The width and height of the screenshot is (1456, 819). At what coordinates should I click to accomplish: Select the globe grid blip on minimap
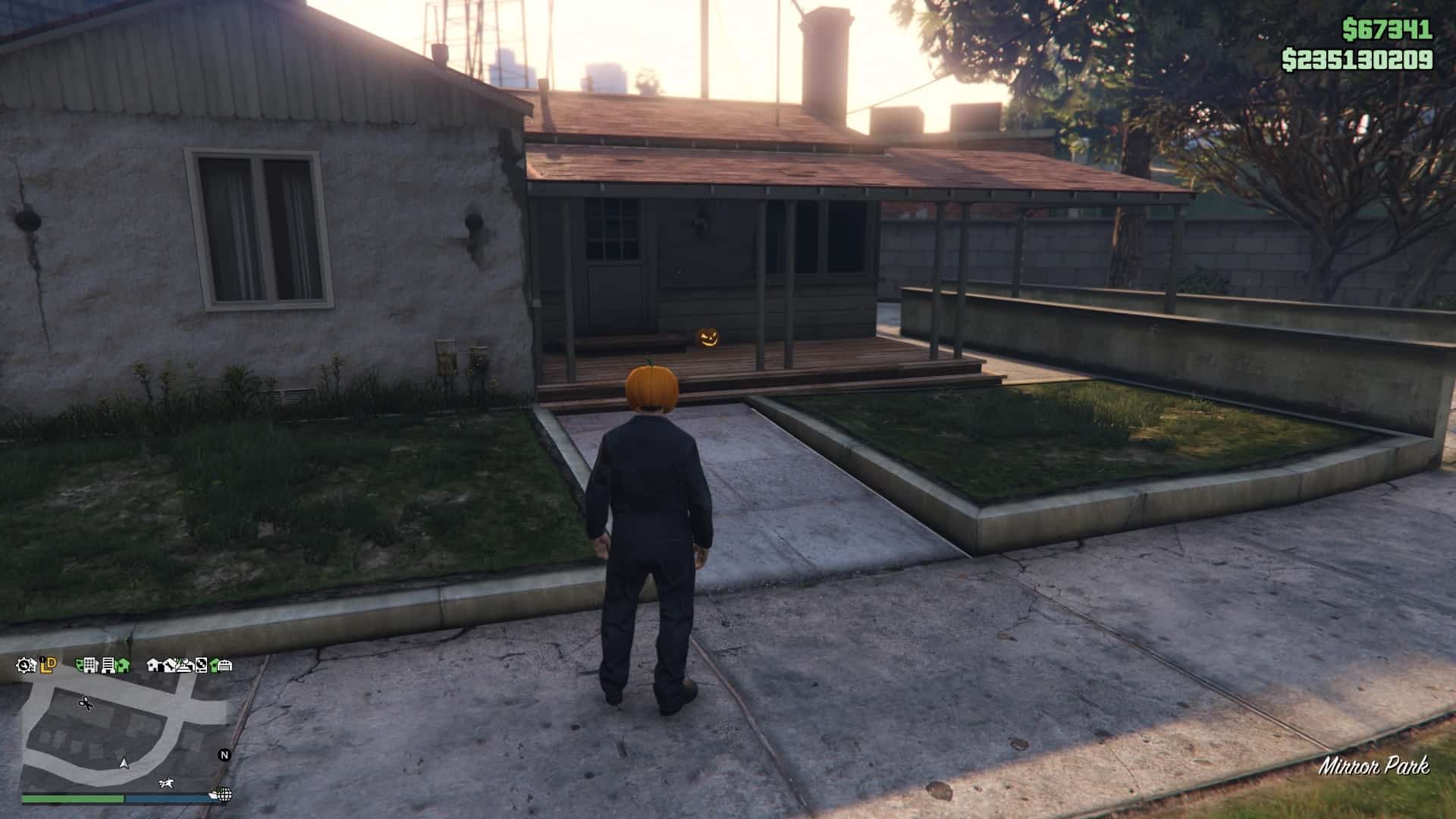tap(224, 795)
